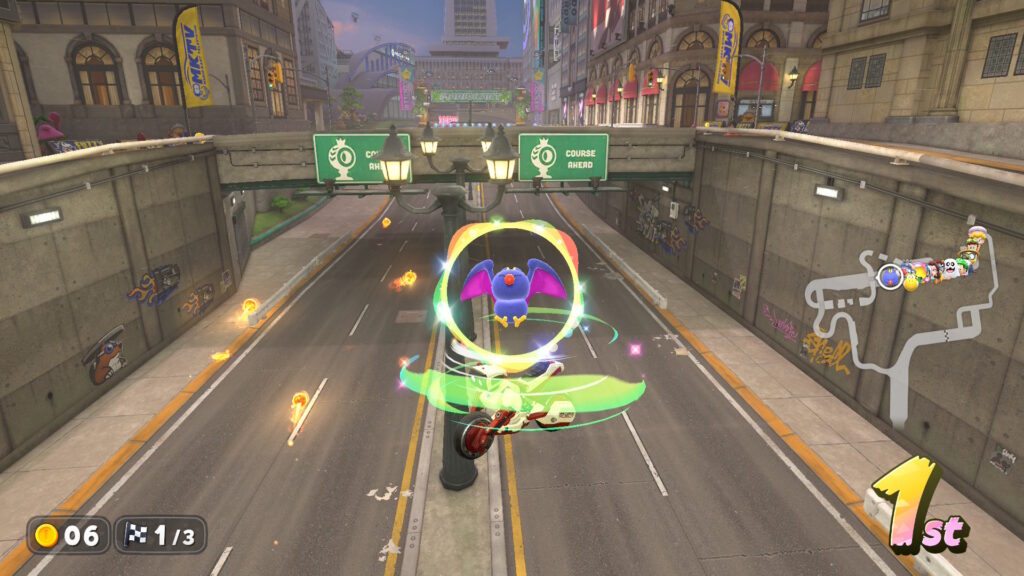This screenshot has width=1024, height=576.
Task: Click the white Boo racer icon on the minimap
Action: coord(948,268)
